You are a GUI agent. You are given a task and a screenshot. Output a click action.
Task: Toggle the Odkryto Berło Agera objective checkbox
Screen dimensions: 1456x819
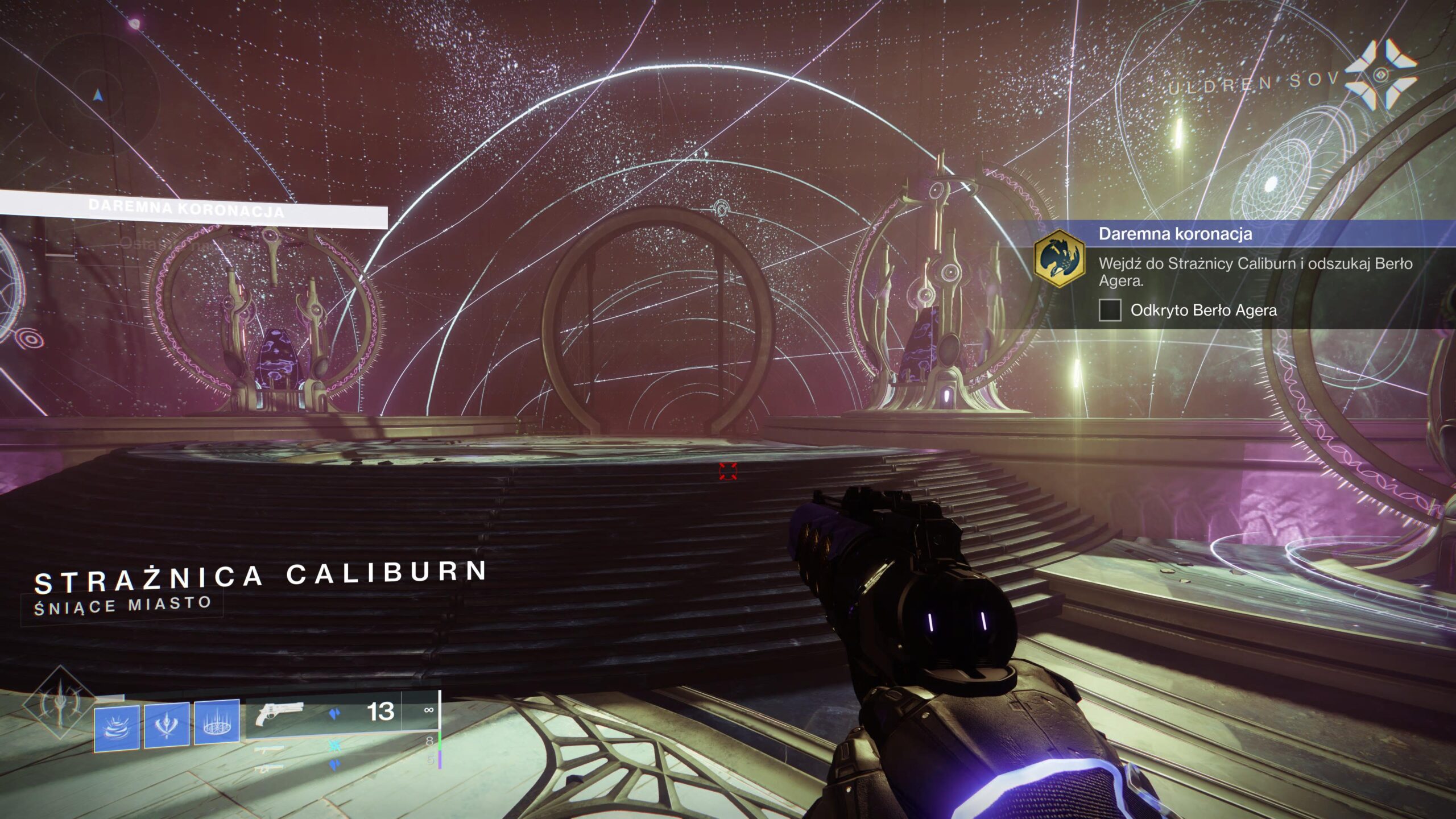(1110, 311)
